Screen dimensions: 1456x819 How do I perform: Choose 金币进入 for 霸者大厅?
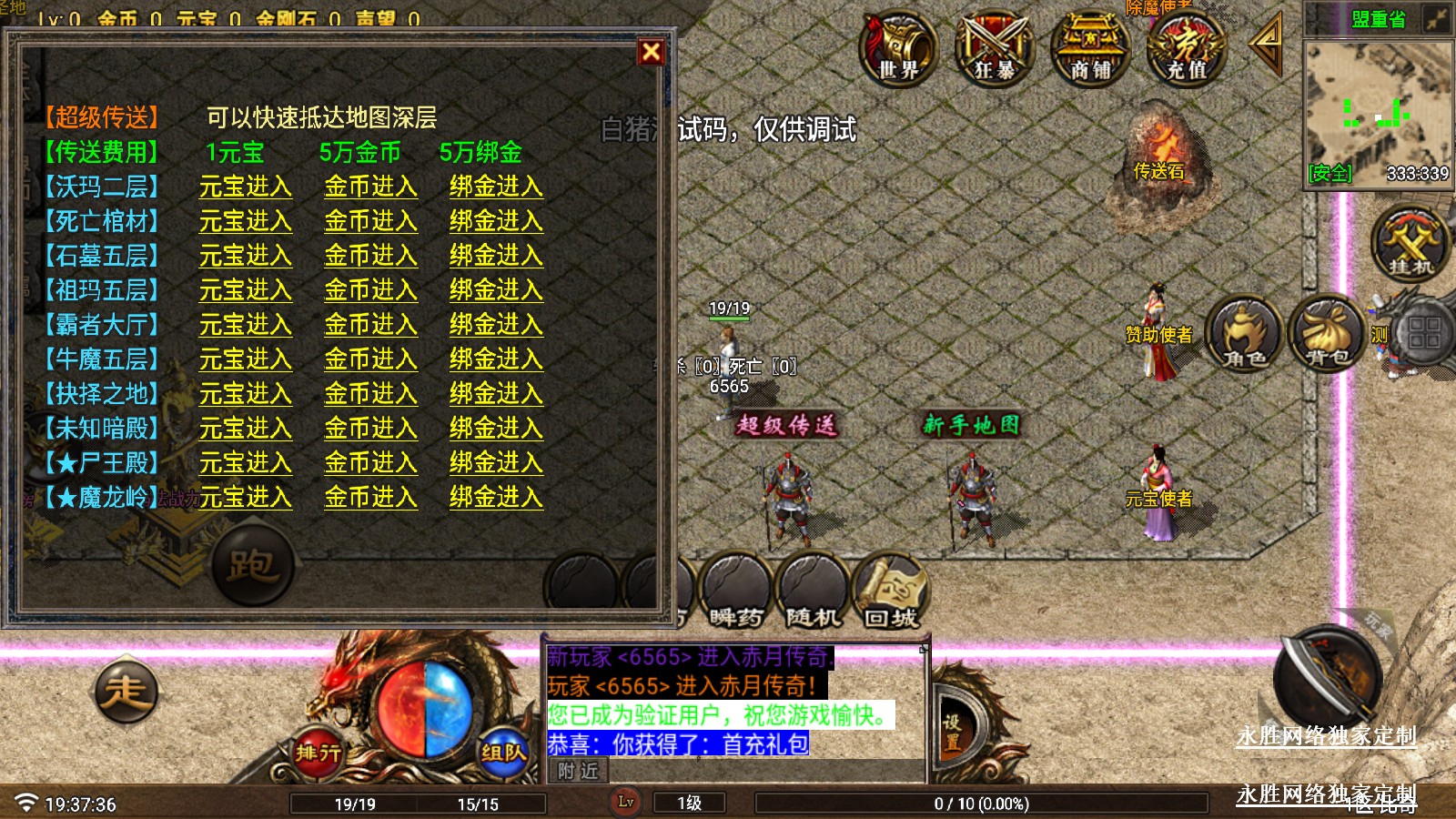(370, 325)
